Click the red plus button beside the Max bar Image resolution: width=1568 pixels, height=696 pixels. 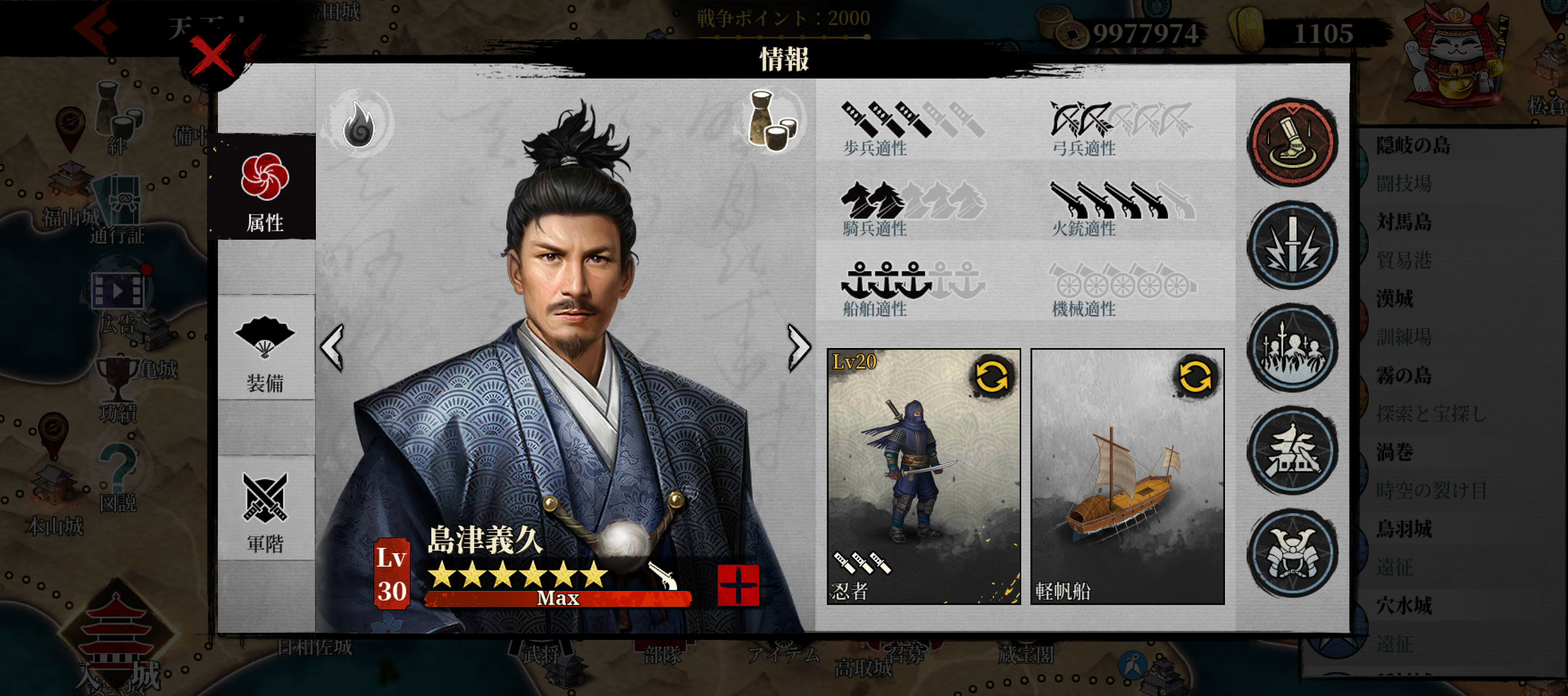[738, 585]
